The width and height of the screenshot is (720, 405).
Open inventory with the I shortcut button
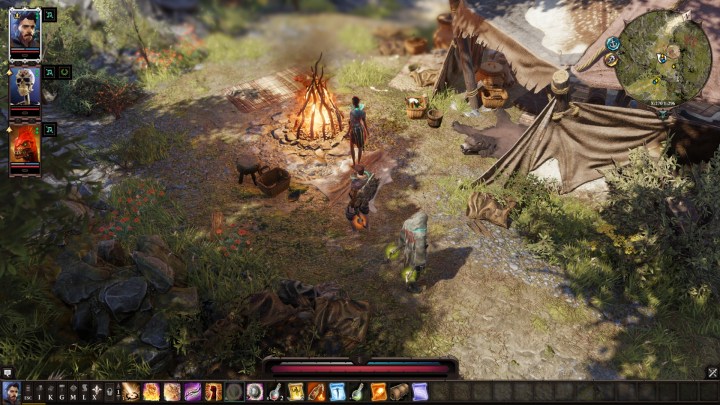click(x=40, y=395)
